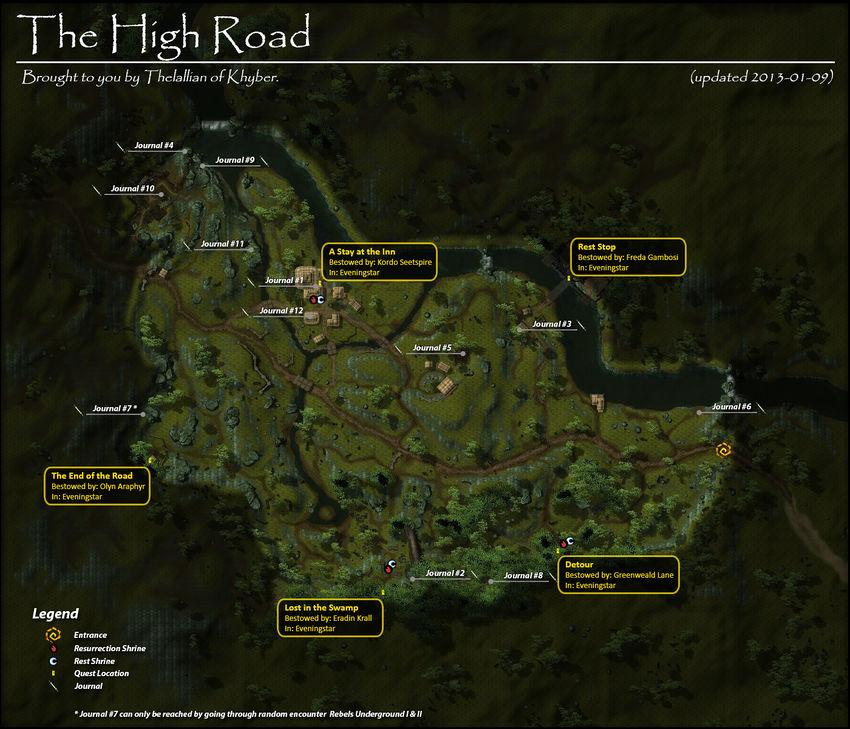
Task: Select the Journal #8 map label
Action: [523, 576]
